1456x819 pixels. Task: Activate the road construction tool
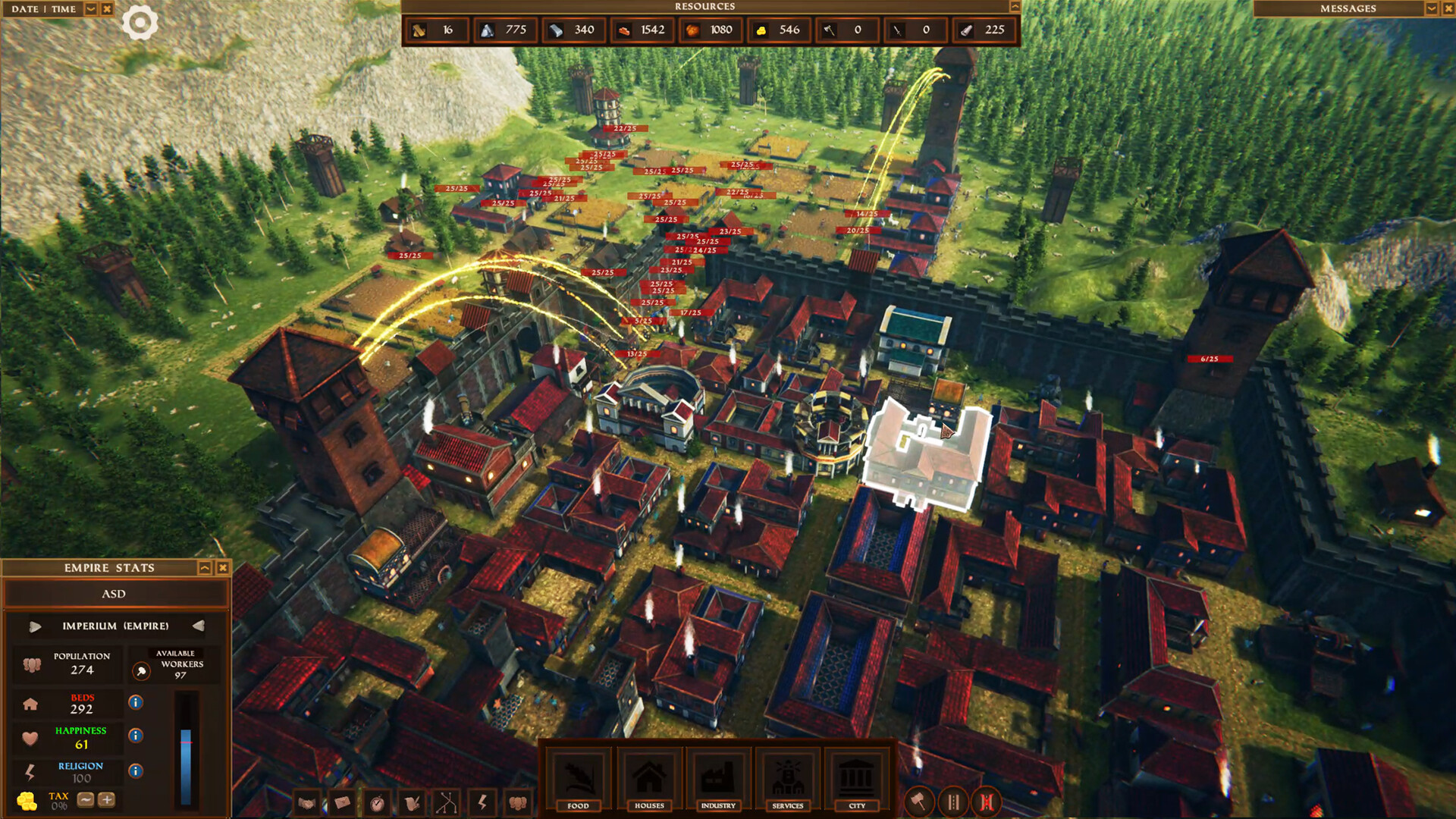[x=953, y=802]
